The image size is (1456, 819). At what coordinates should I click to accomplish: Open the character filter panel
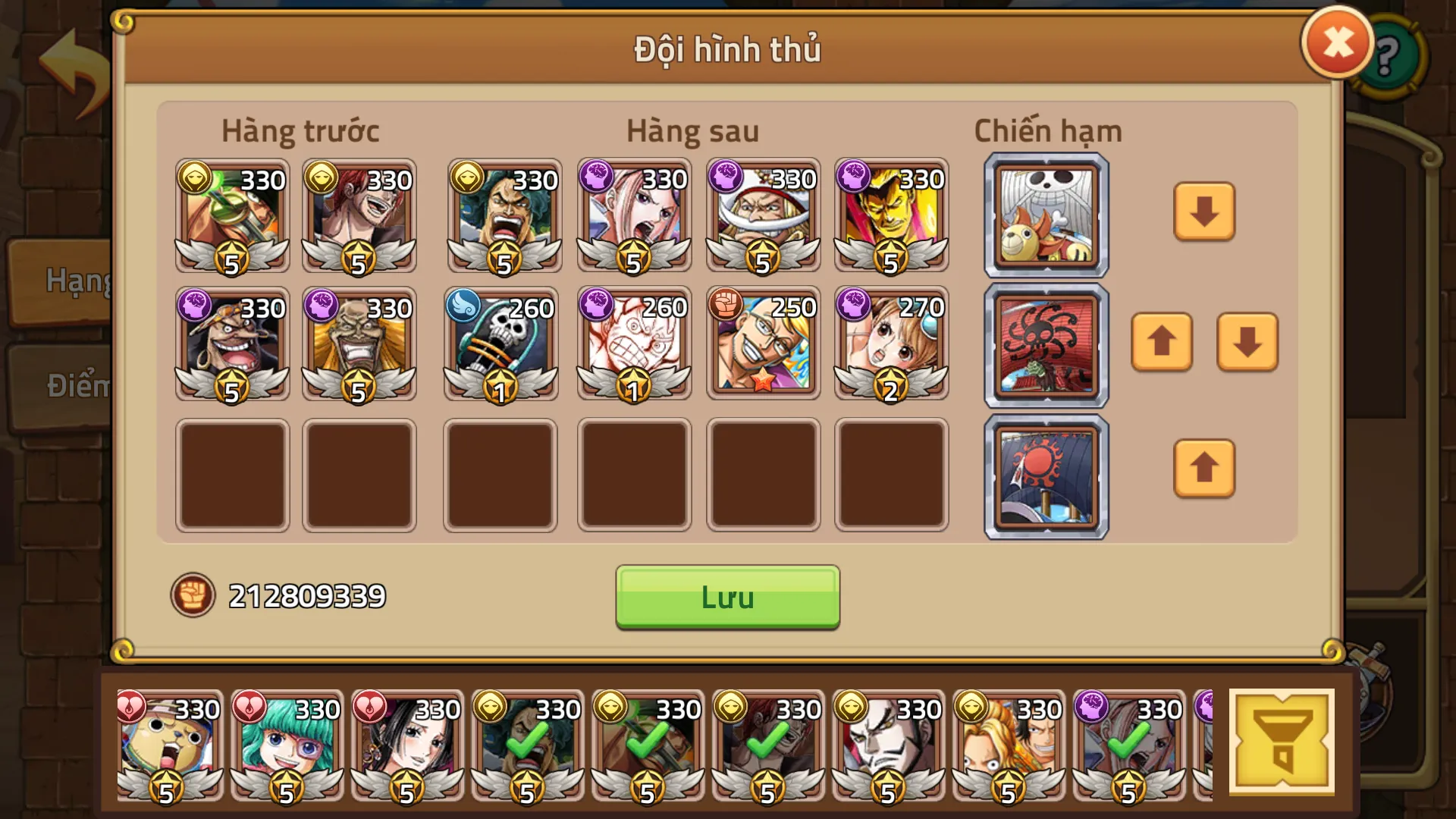coord(1280,741)
